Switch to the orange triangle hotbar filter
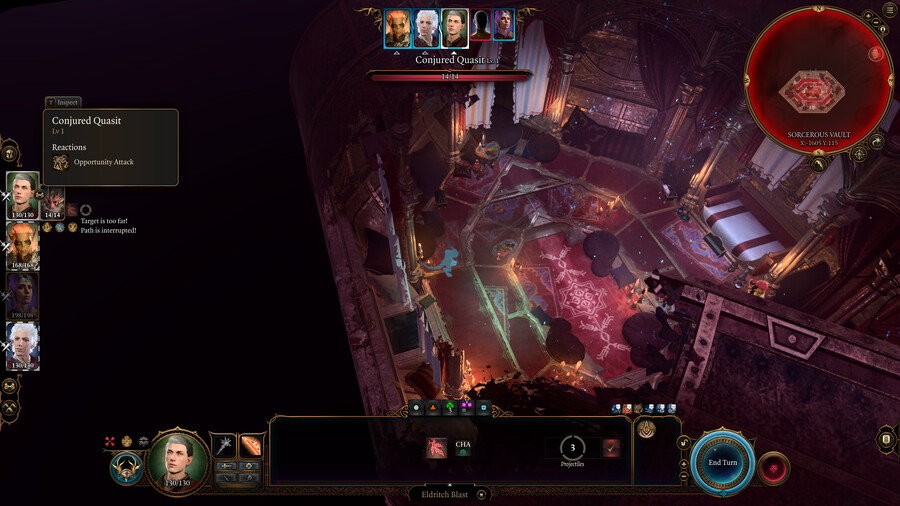This screenshot has height=506, width=900. [433, 408]
